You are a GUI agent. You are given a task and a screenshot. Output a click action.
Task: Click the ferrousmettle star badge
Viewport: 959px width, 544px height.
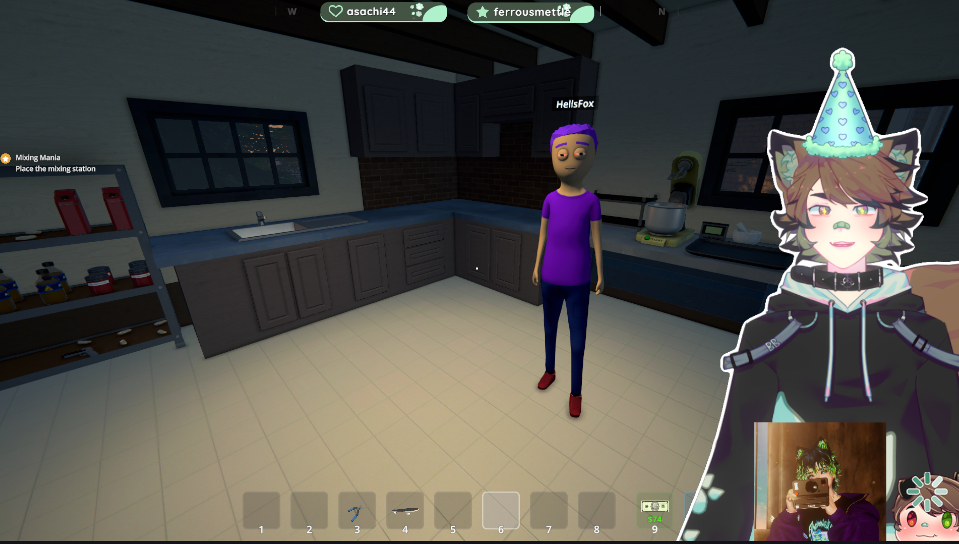531,12
